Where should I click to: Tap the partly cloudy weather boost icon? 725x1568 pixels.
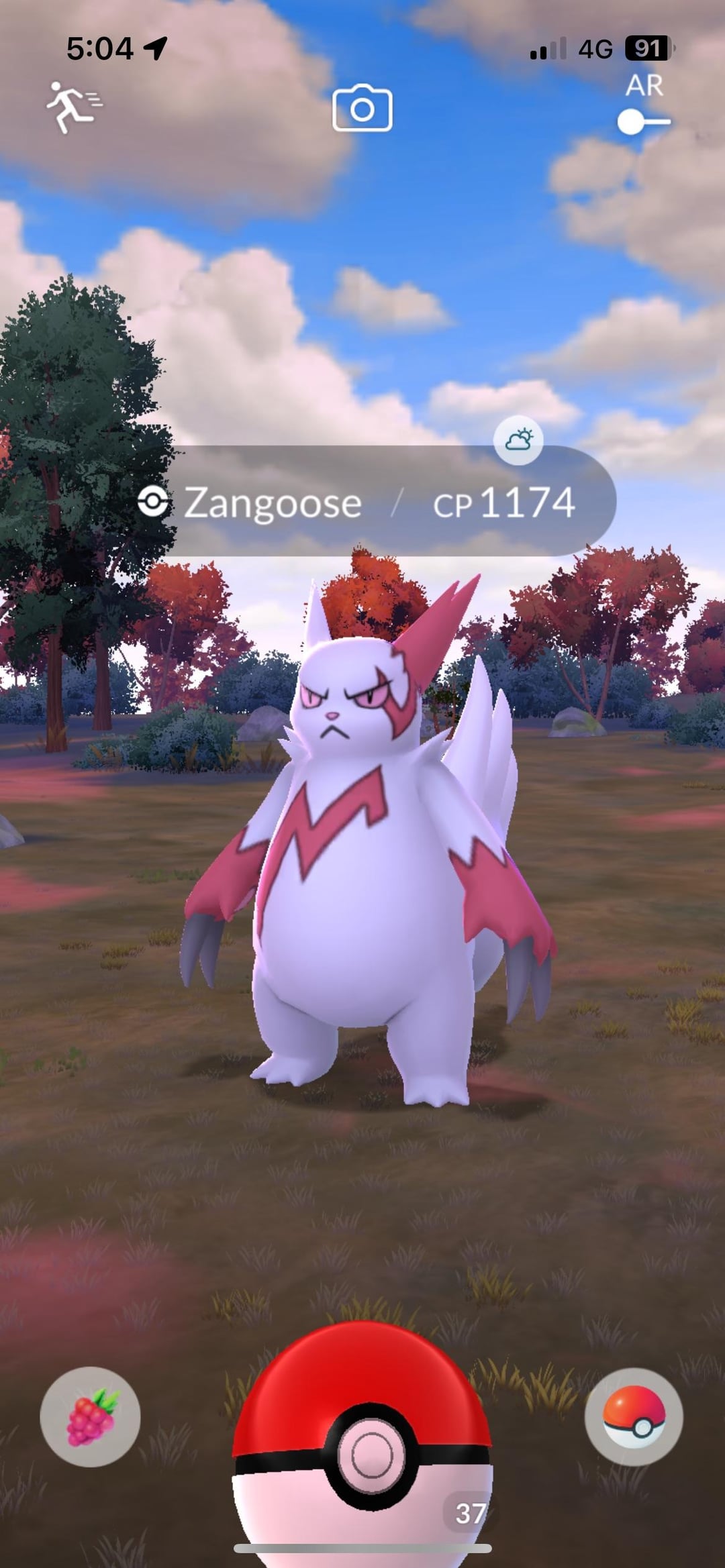518,440
